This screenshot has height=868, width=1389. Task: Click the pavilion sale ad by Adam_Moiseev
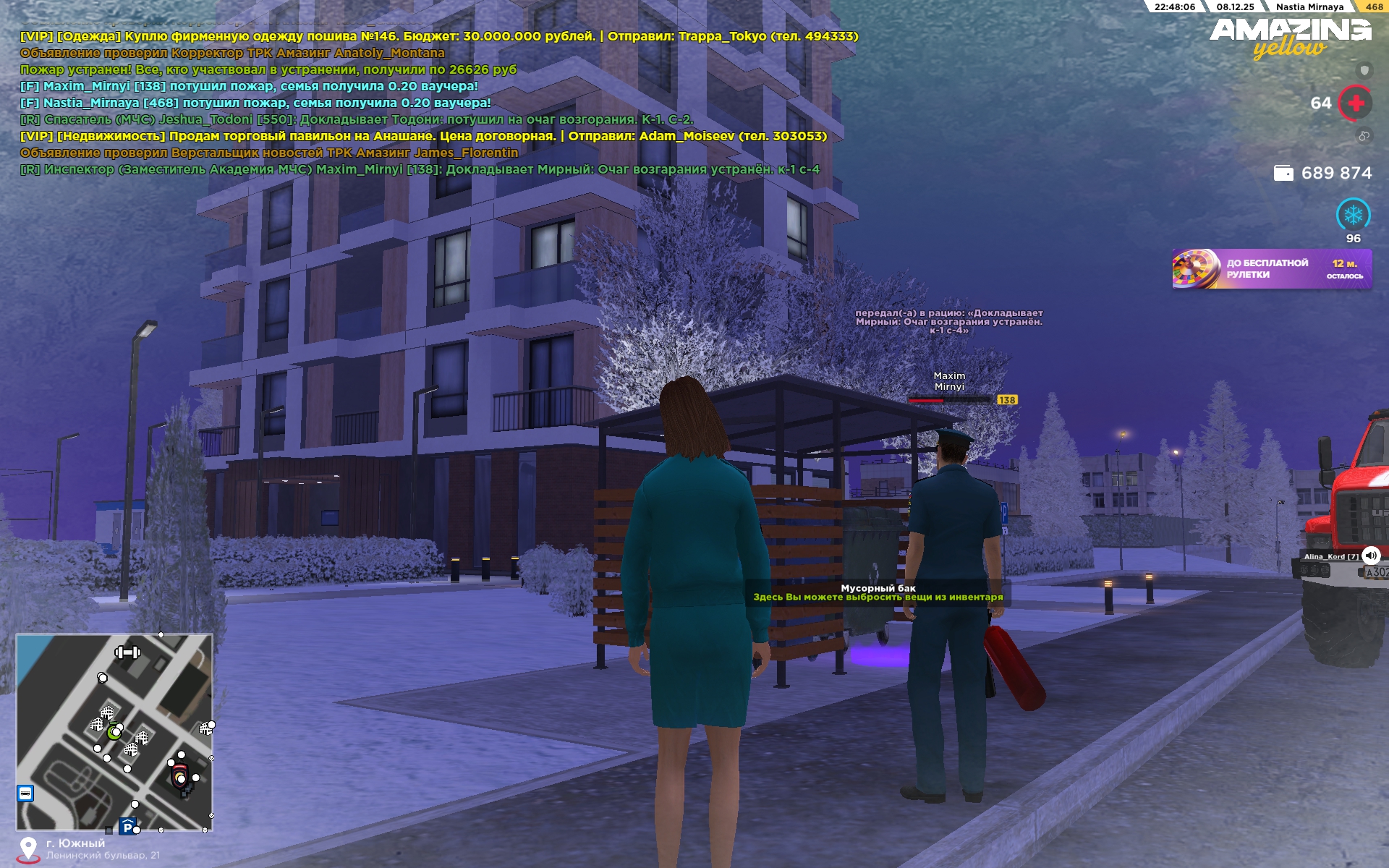(423, 136)
